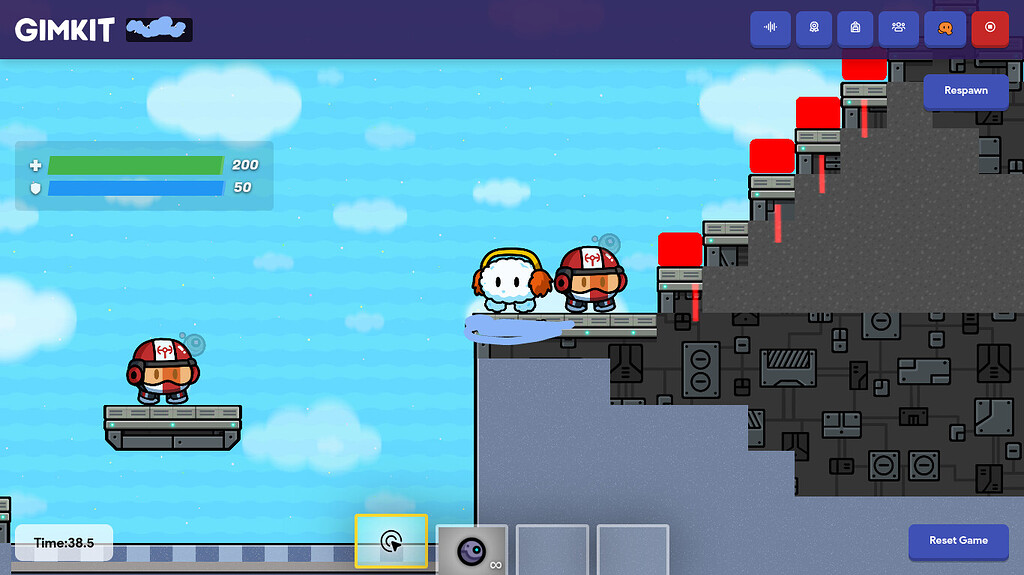Open the sound waveform audio settings
The image size is (1024, 575).
770,28
